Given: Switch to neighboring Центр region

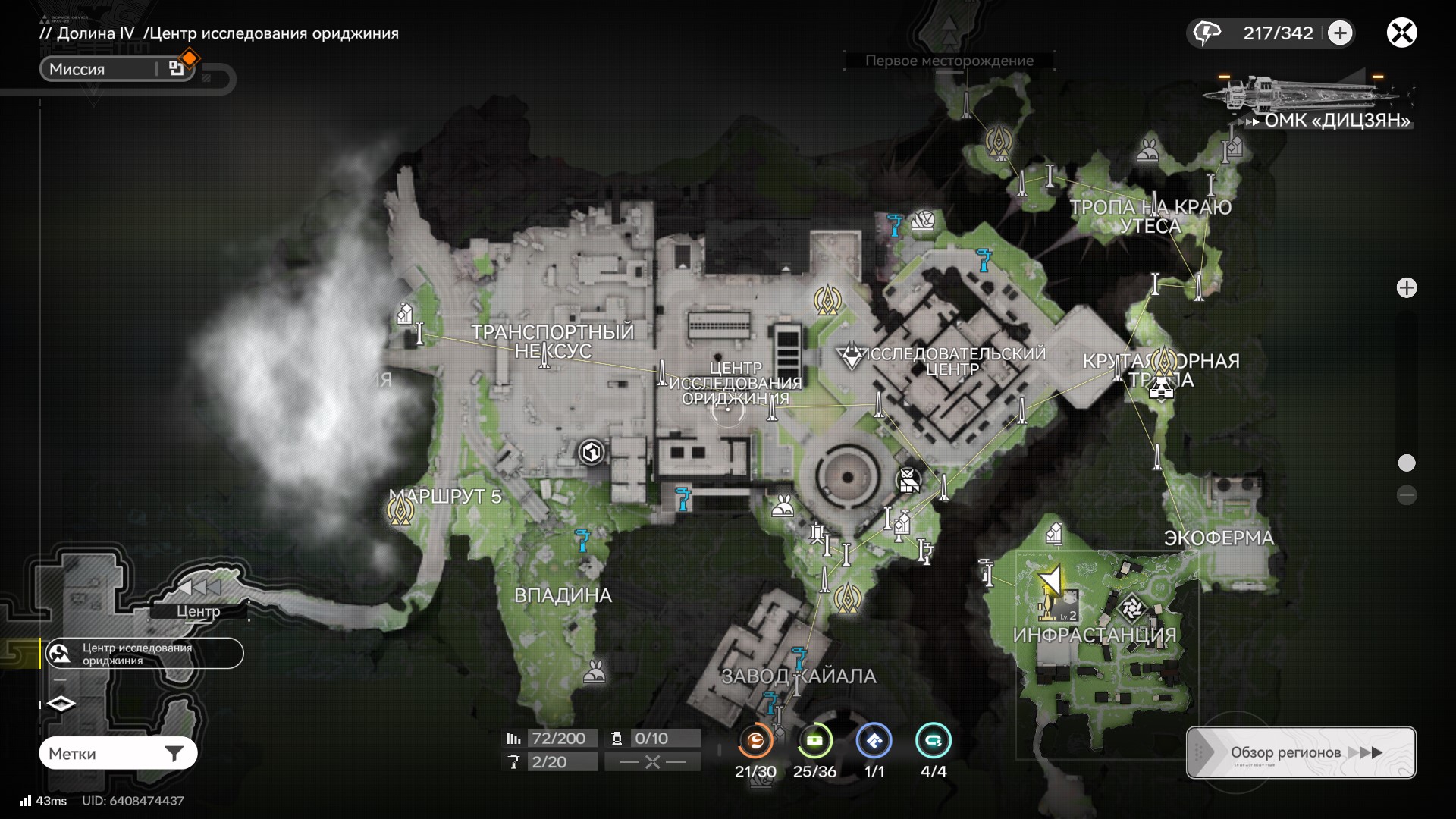Looking at the screenshot, I should 199,610.
